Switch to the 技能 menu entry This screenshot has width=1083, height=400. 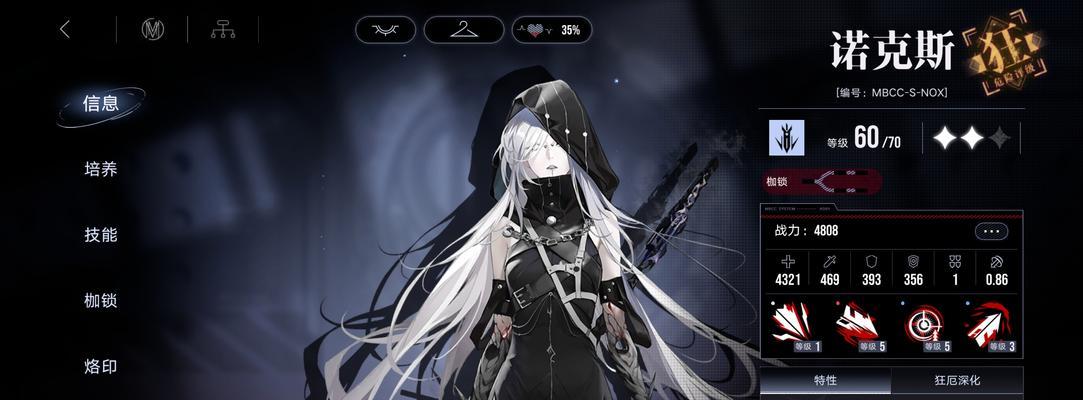(101, 235)
